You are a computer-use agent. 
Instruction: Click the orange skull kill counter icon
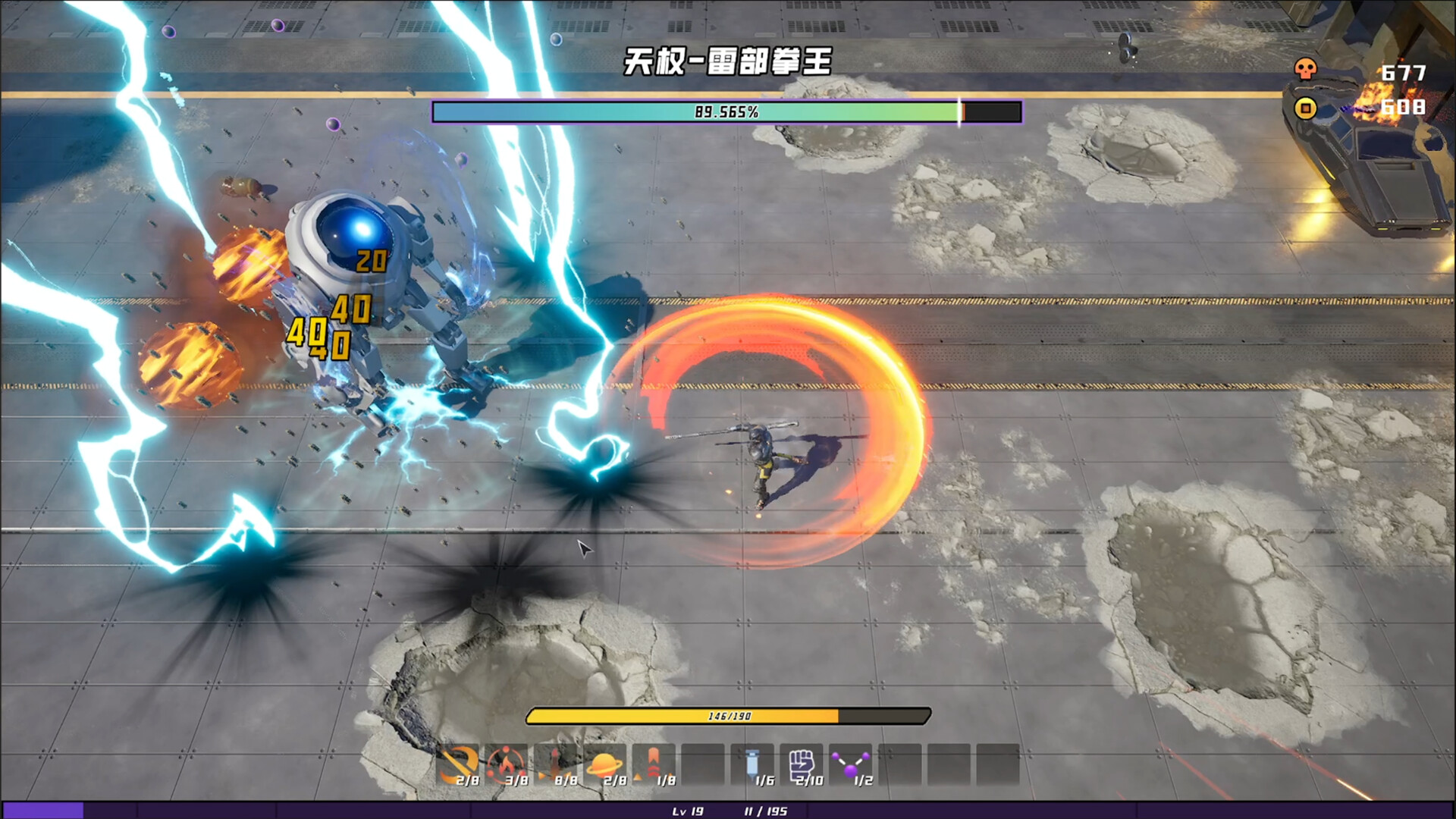click(x=1307, y=68)
